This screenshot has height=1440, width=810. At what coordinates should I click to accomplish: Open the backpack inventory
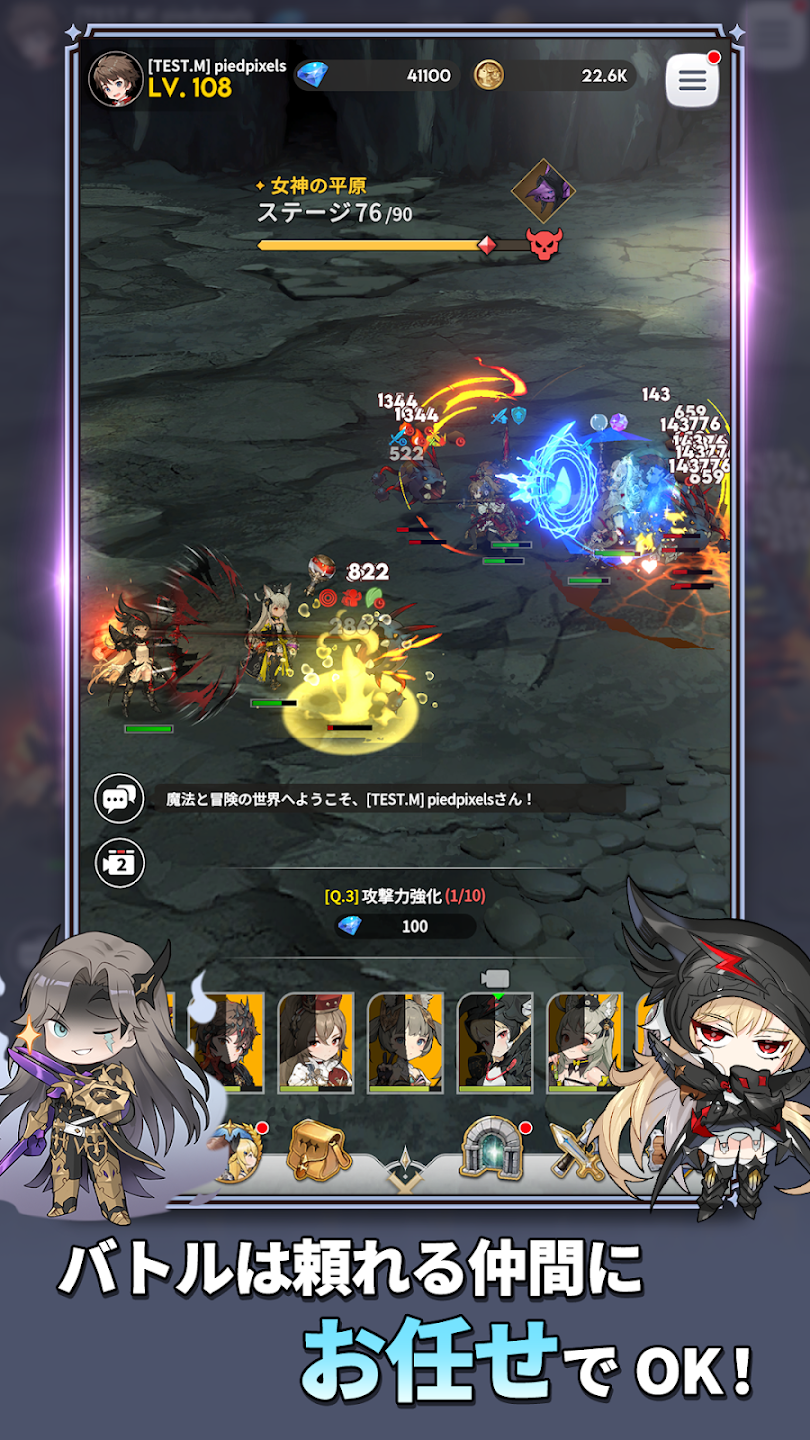tap(318, 1150)
